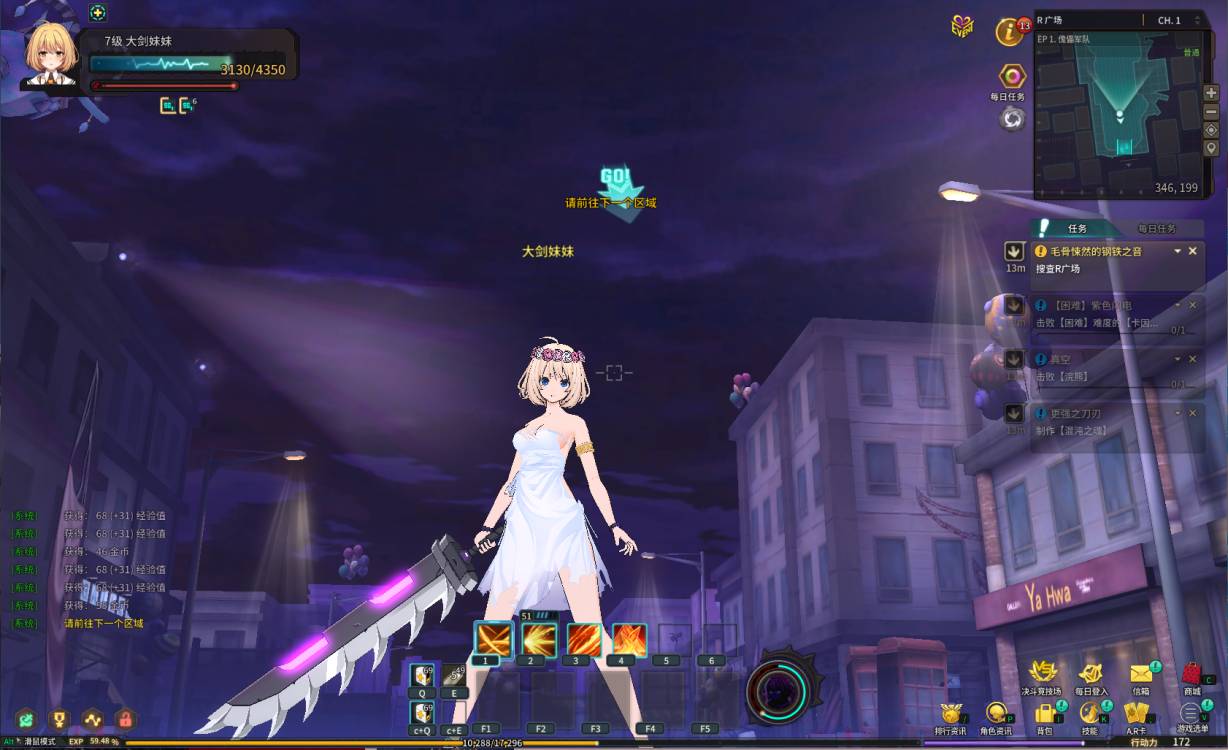
Task: Open the 商城 shop bag icon
Action: [1191, 673]
